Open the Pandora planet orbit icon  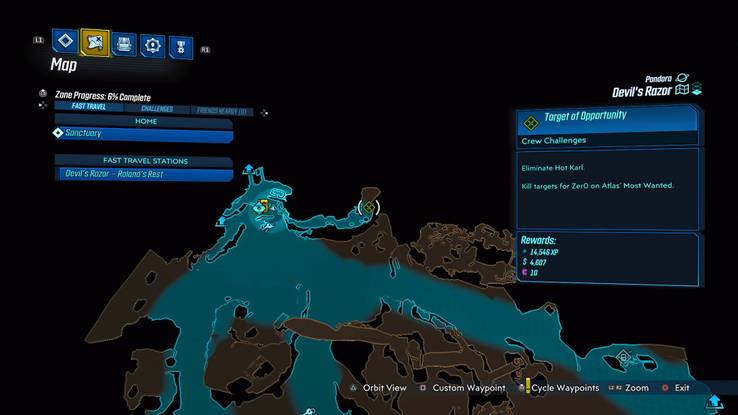coord(683,77)
